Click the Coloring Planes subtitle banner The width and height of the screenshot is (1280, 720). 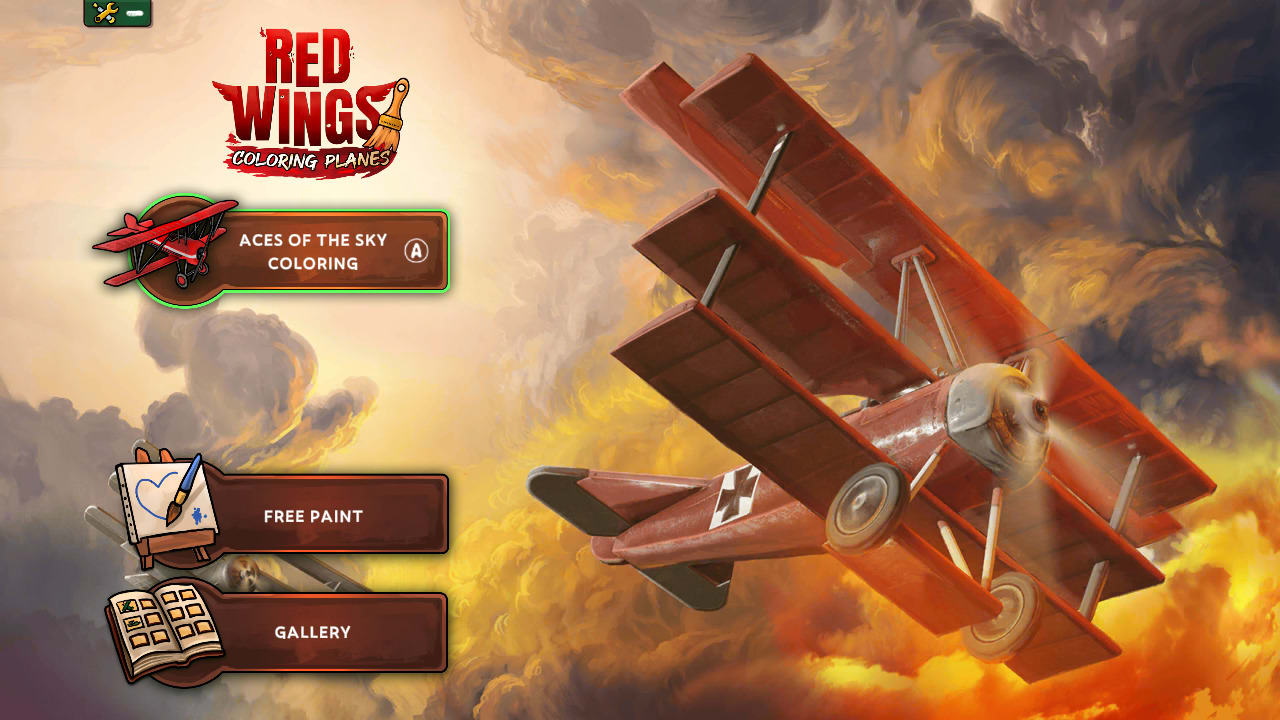(312, 158)
